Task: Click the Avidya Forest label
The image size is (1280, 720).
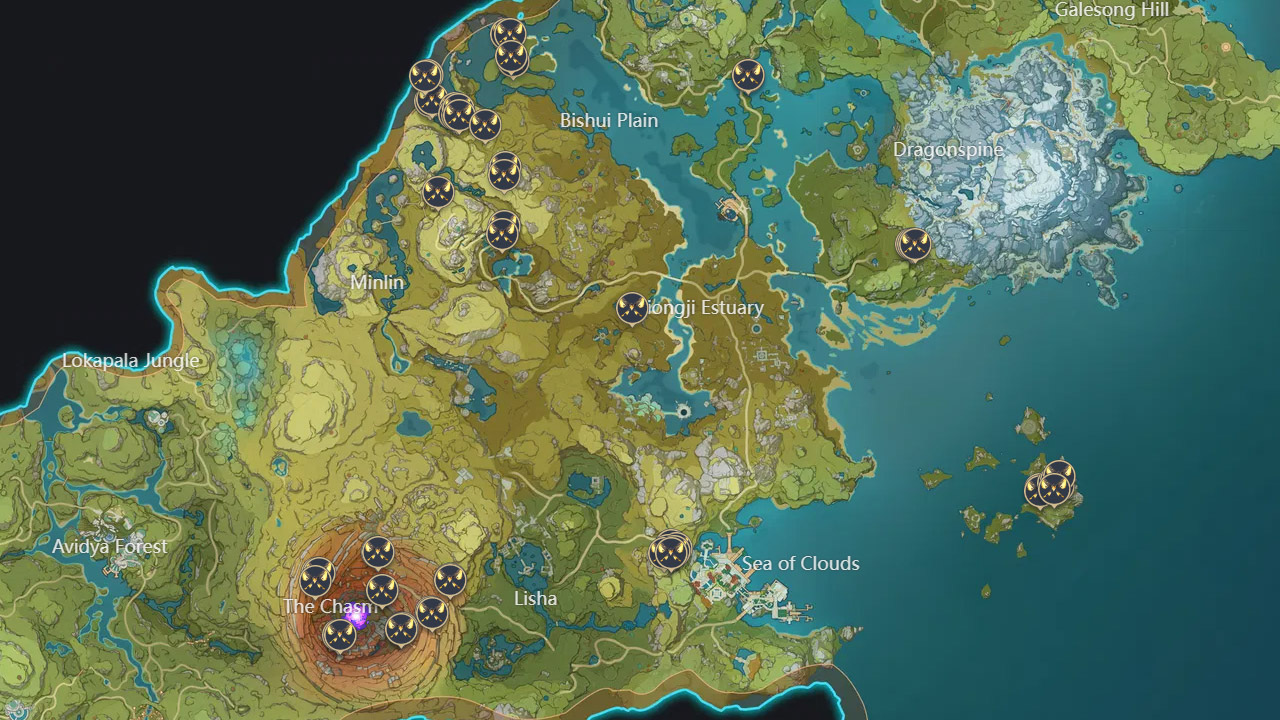Action: 111,546
